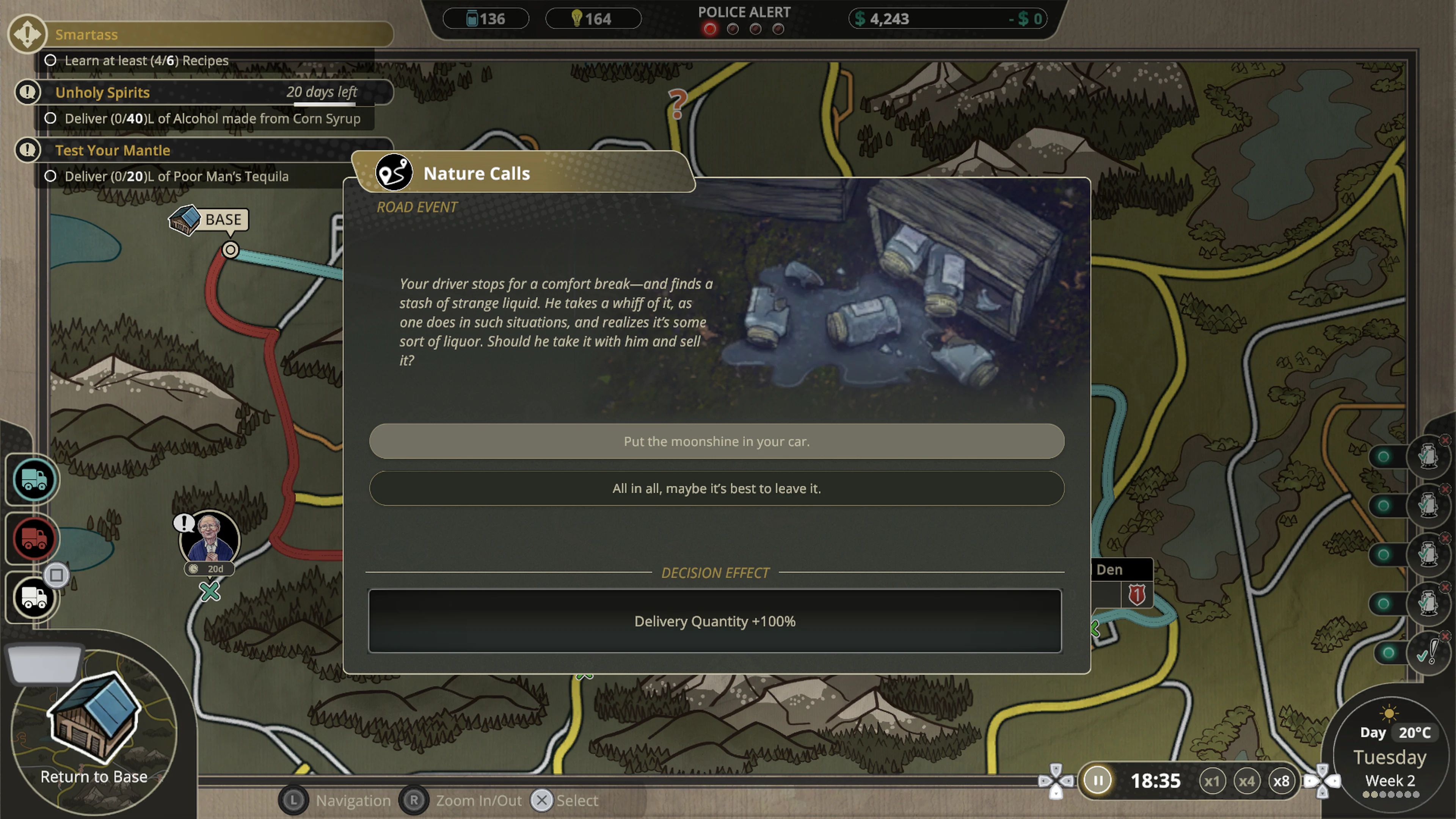
Task: Click the Navigation option in the bottom bar
Action: tap(353, 800)
